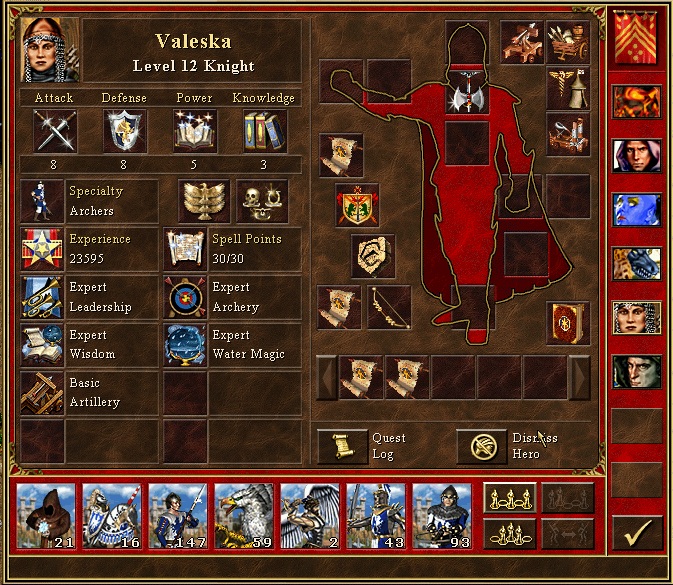Pick the winged unit stack of 2
This screenshot has height=585, width=673.
click(x=309, y=516)
